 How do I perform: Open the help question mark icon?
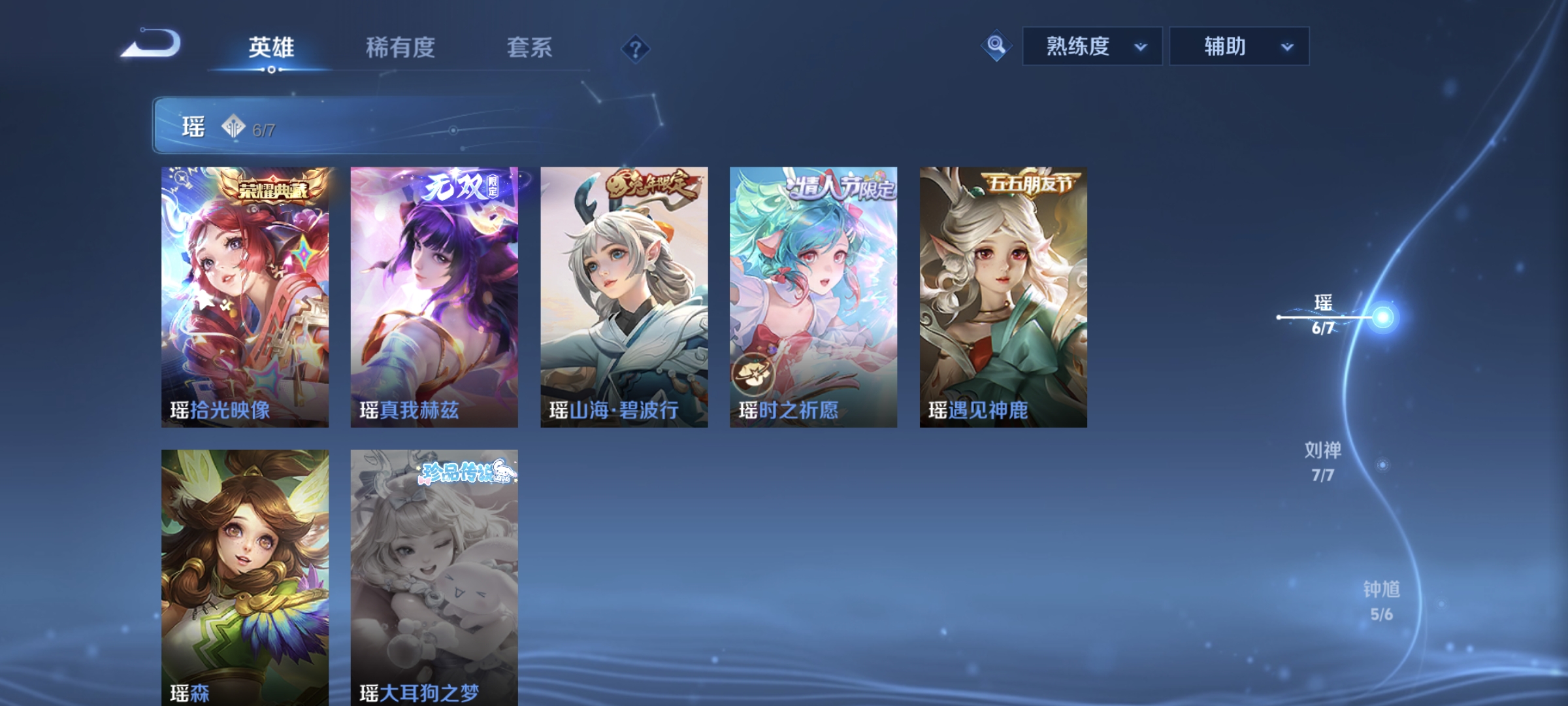tap(637, 50)
